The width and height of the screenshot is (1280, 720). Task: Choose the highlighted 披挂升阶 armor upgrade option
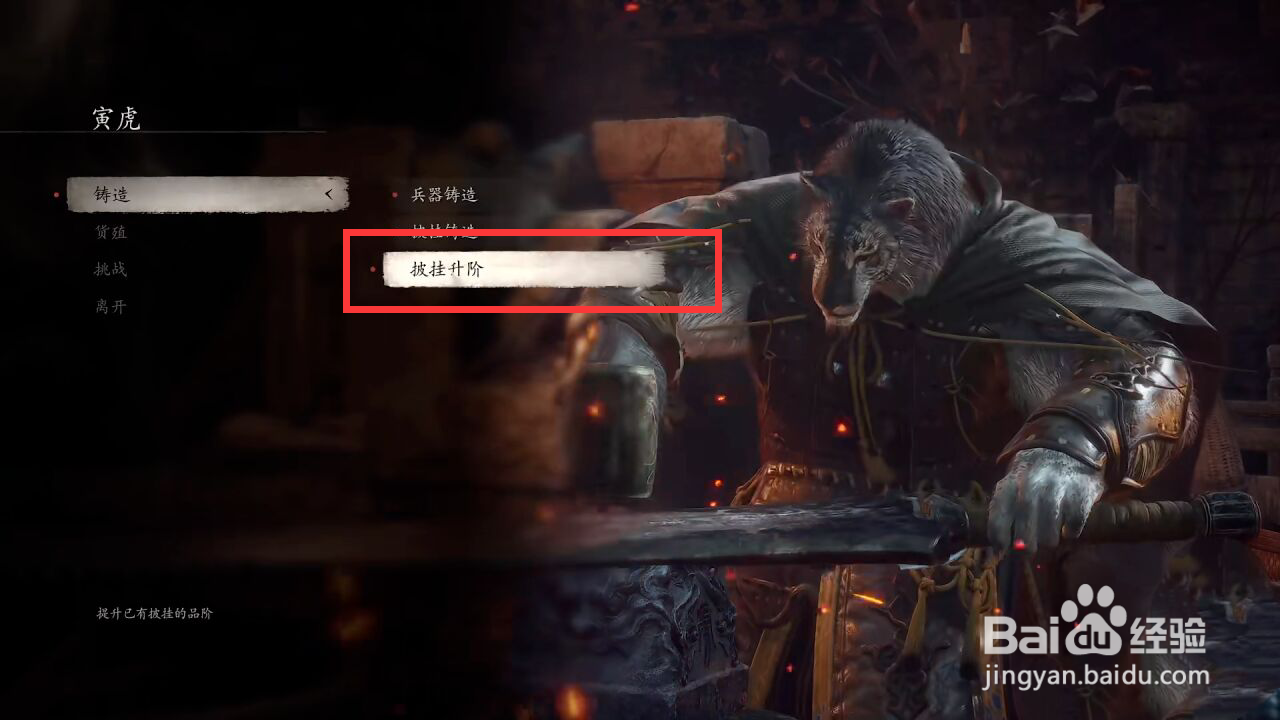(443, 270)
